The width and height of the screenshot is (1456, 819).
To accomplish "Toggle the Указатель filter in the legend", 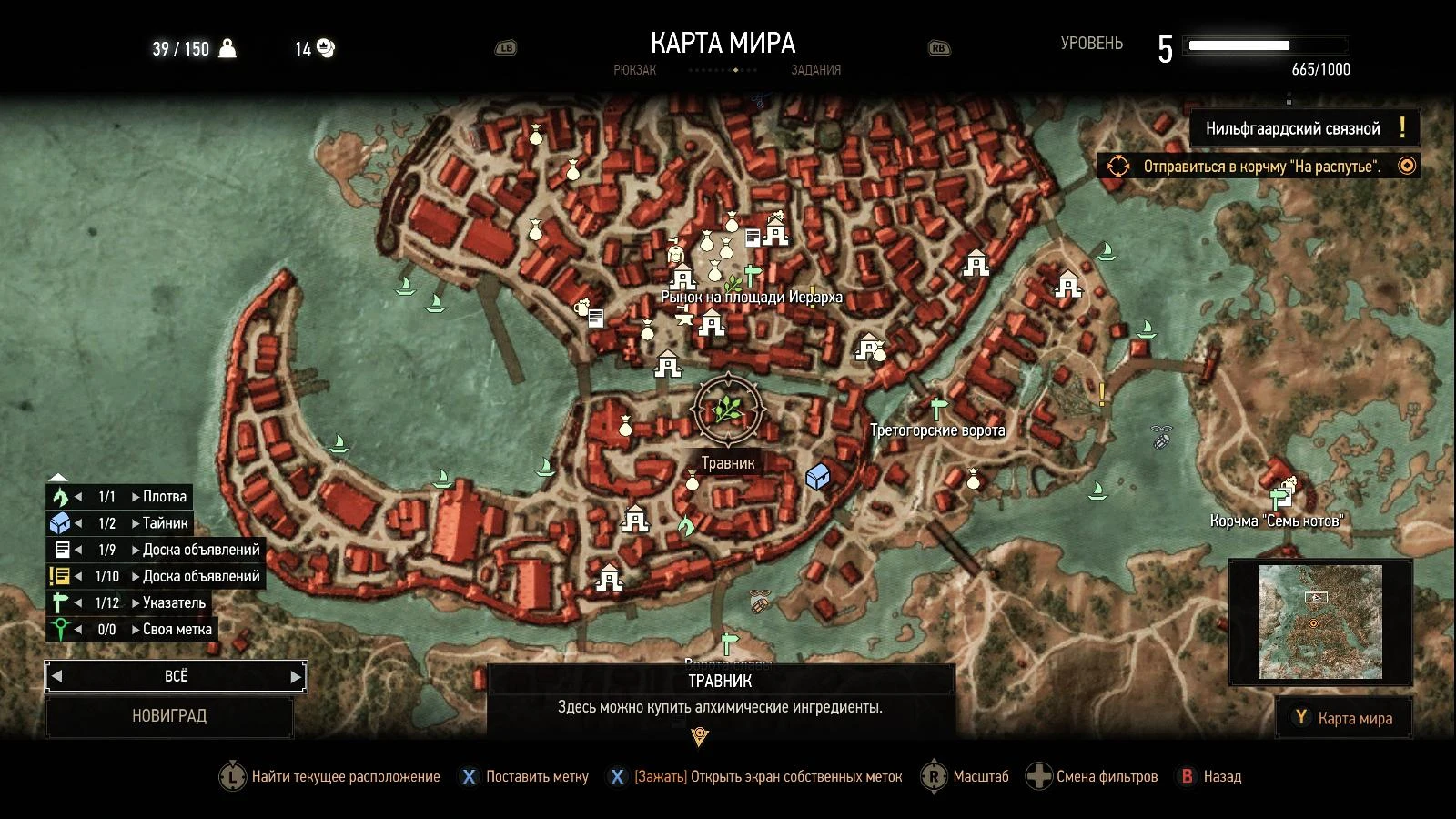I will tap(60, 602).
